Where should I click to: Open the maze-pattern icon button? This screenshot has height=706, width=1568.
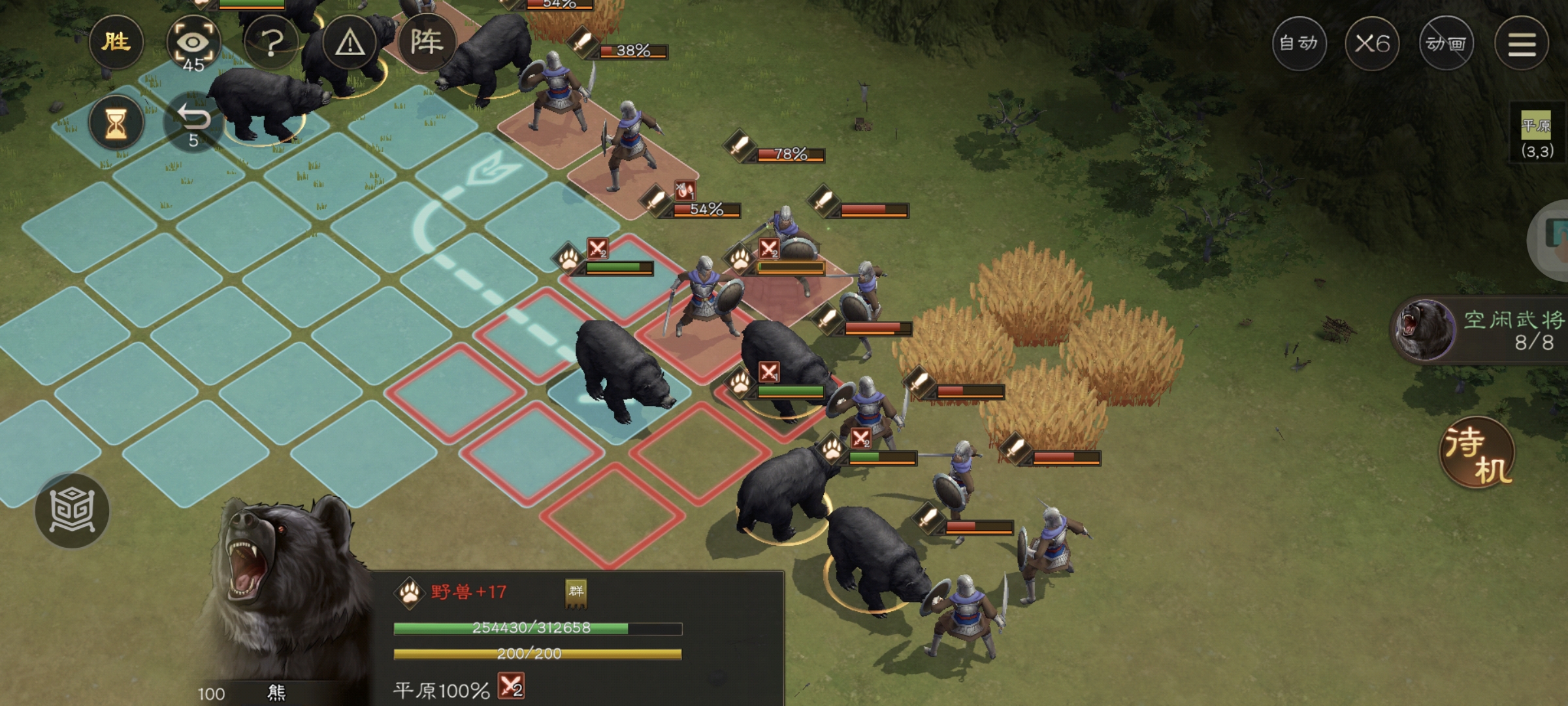pos(73,510)
